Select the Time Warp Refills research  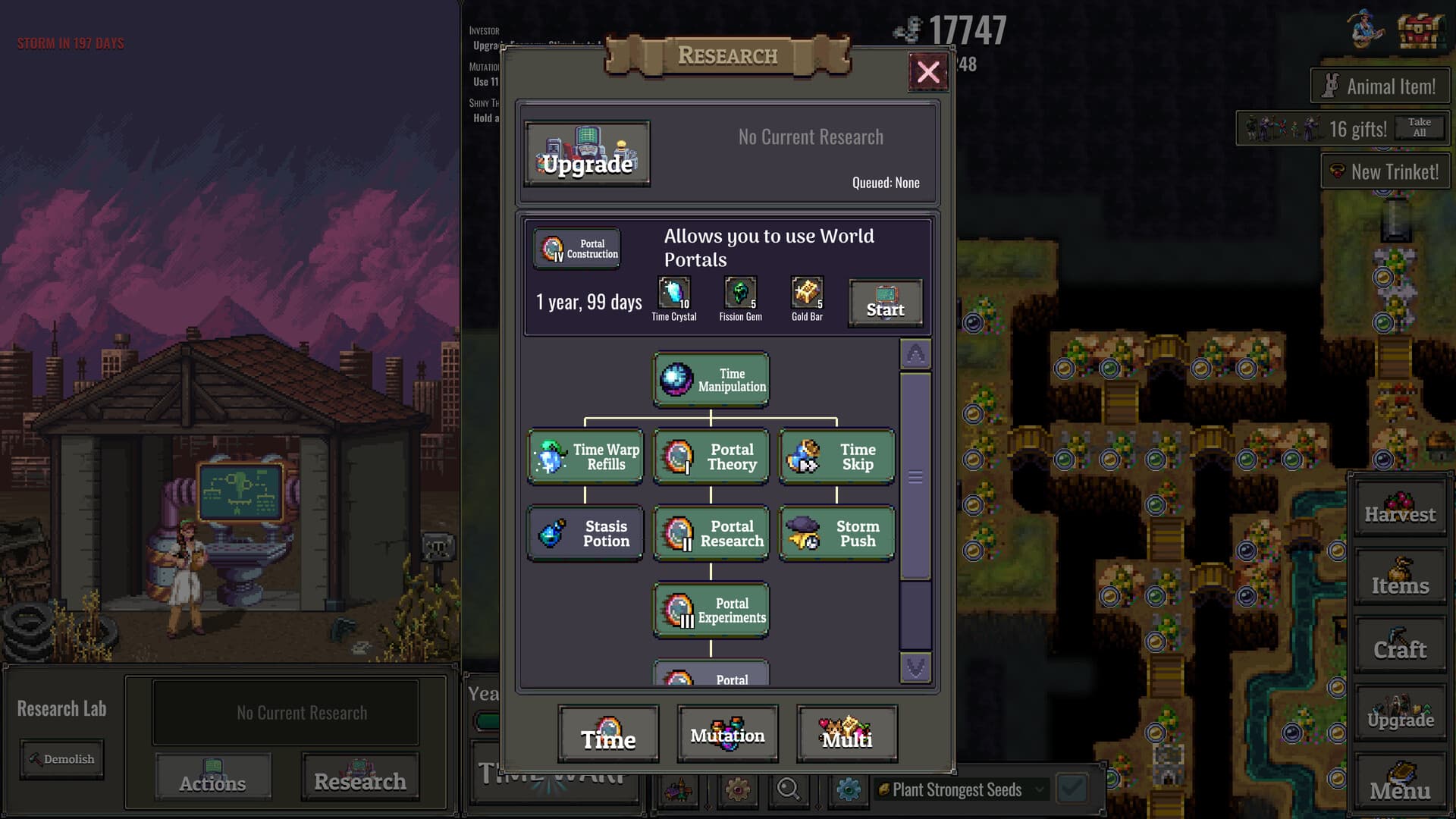tap(585, 457)
